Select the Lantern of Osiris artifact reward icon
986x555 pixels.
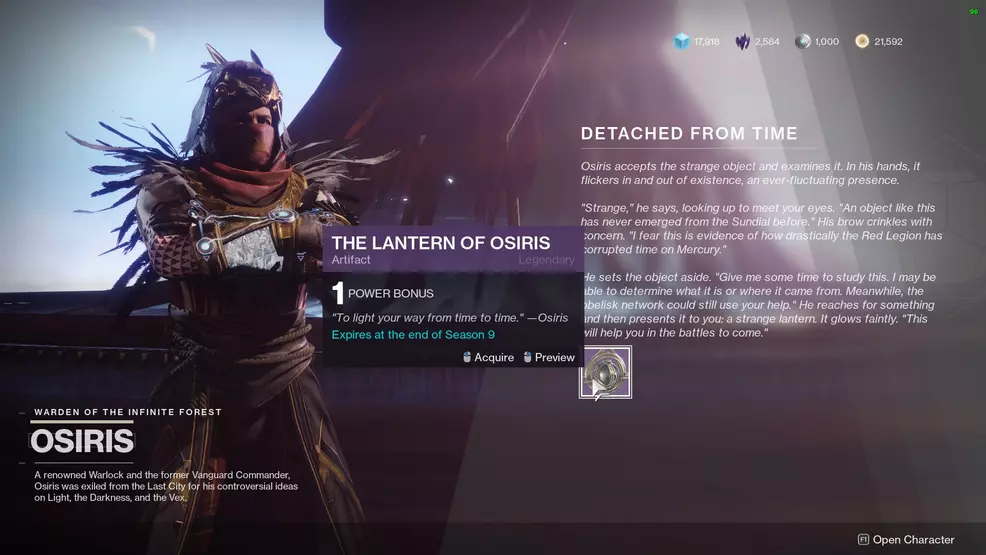click(606, 372)
